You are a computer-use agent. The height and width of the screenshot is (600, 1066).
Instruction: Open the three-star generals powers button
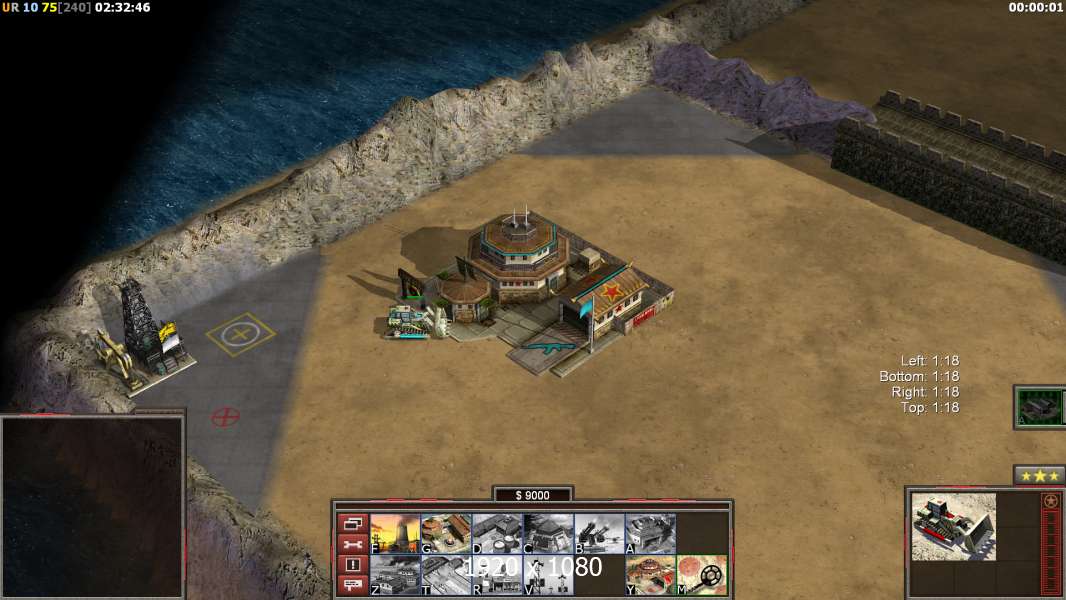pyautogui.click(x=1039, y=476)
